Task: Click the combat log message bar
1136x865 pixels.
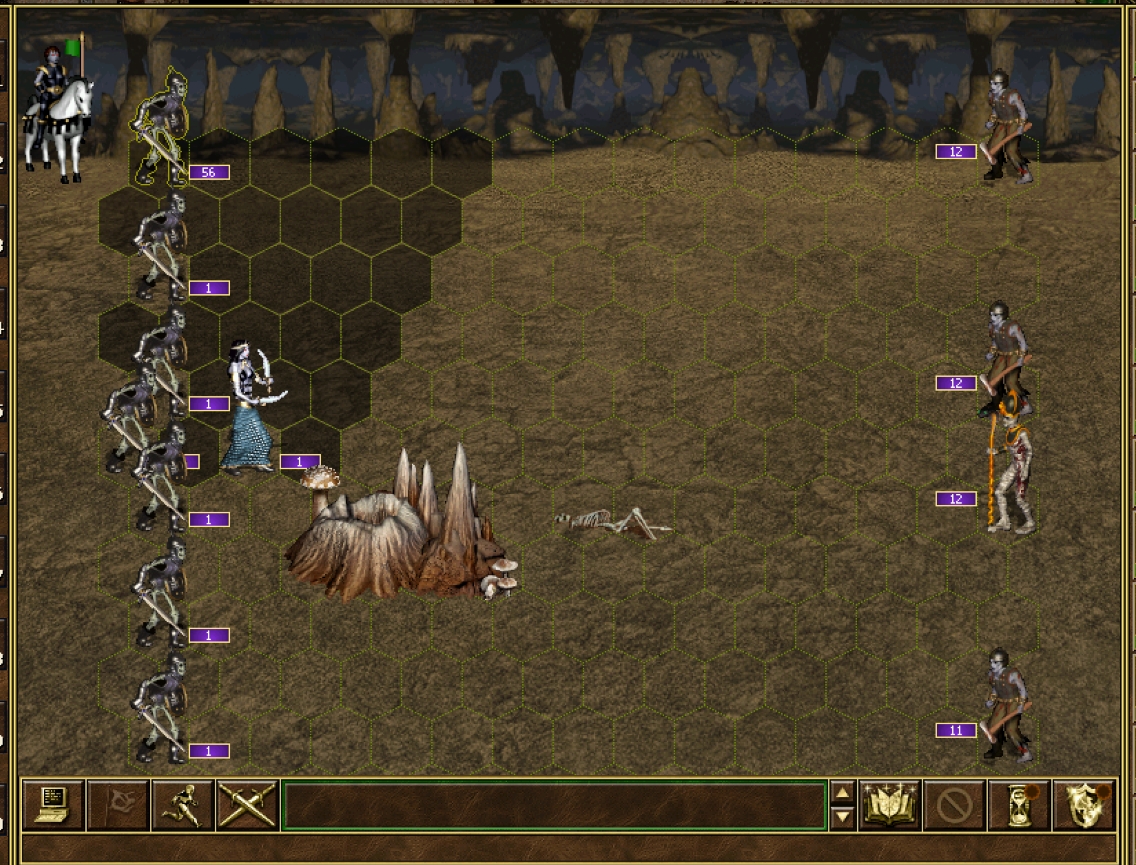Action: (554, 805)
